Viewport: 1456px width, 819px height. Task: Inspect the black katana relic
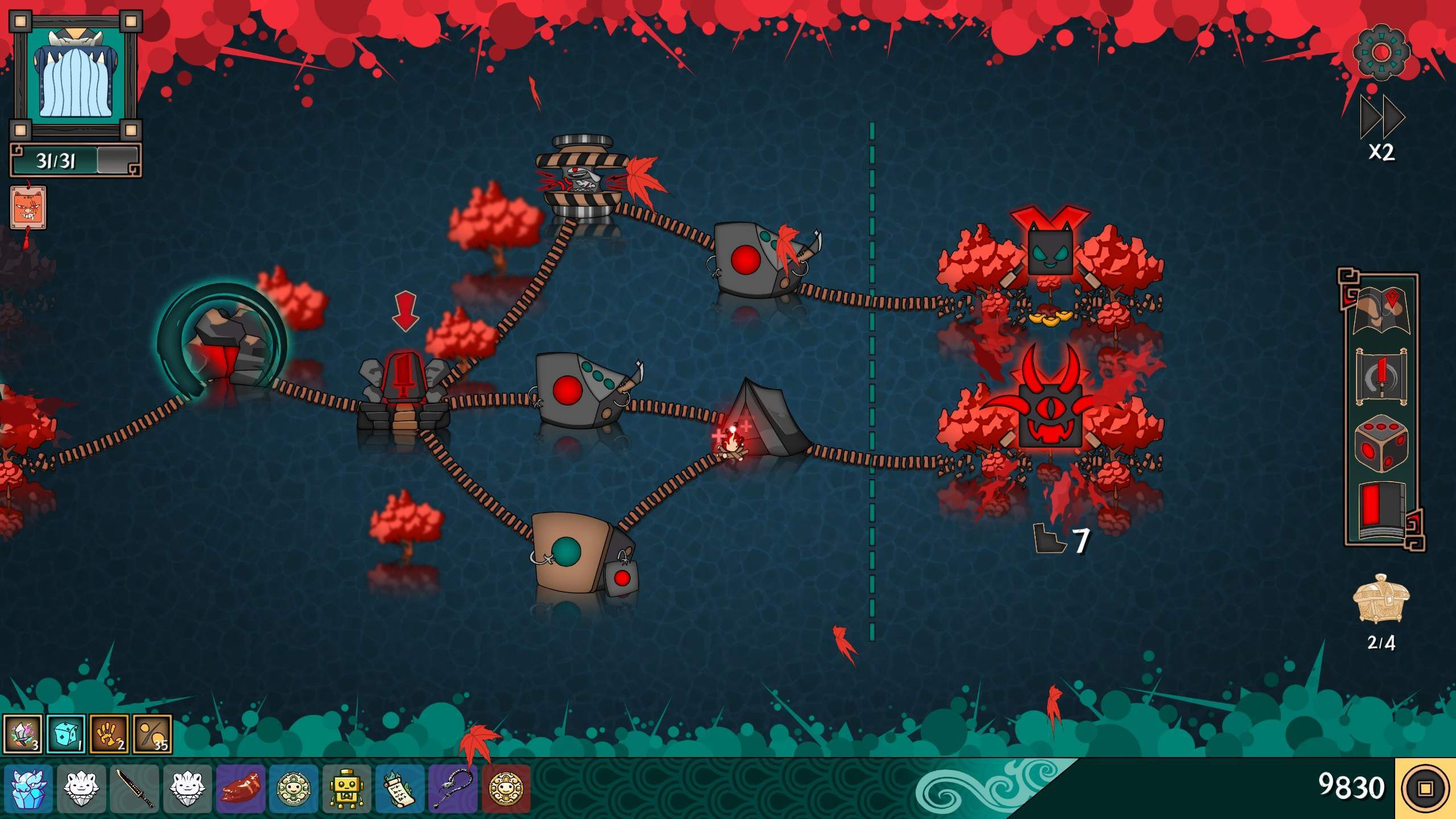[135, 788]
